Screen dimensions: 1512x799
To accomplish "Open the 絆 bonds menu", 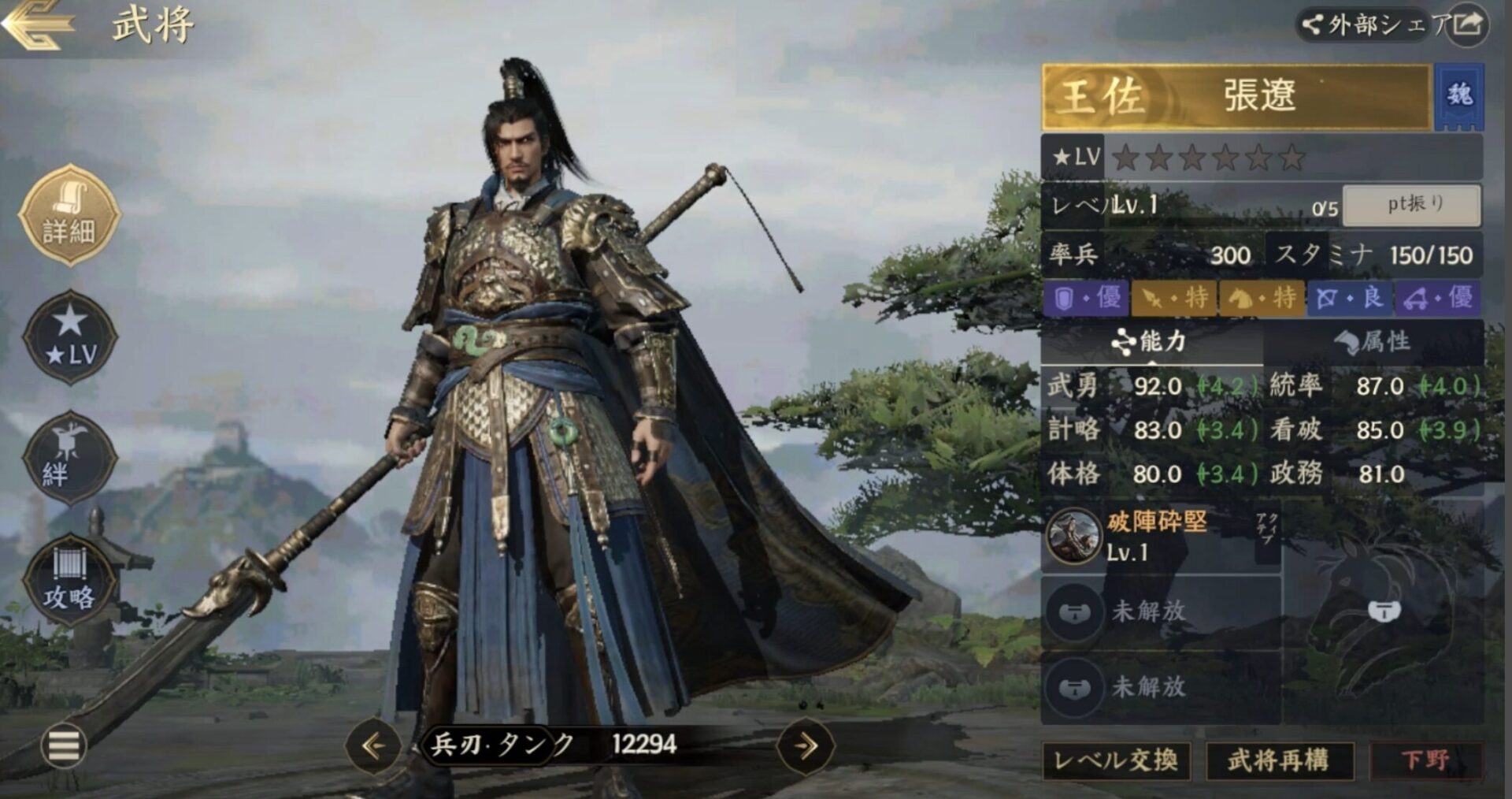I will point(69,458).
